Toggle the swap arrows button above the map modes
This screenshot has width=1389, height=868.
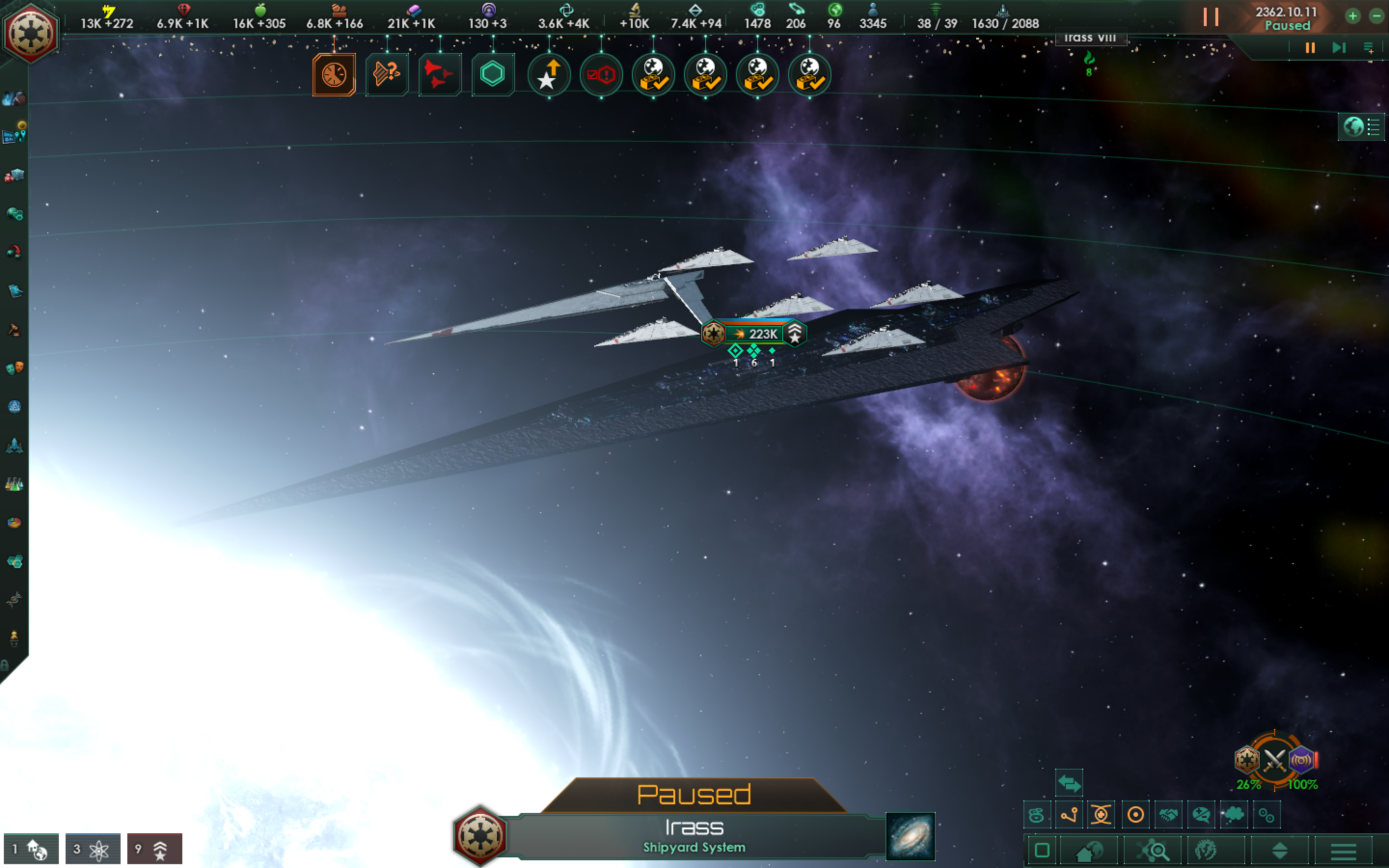click(1070, 783)
